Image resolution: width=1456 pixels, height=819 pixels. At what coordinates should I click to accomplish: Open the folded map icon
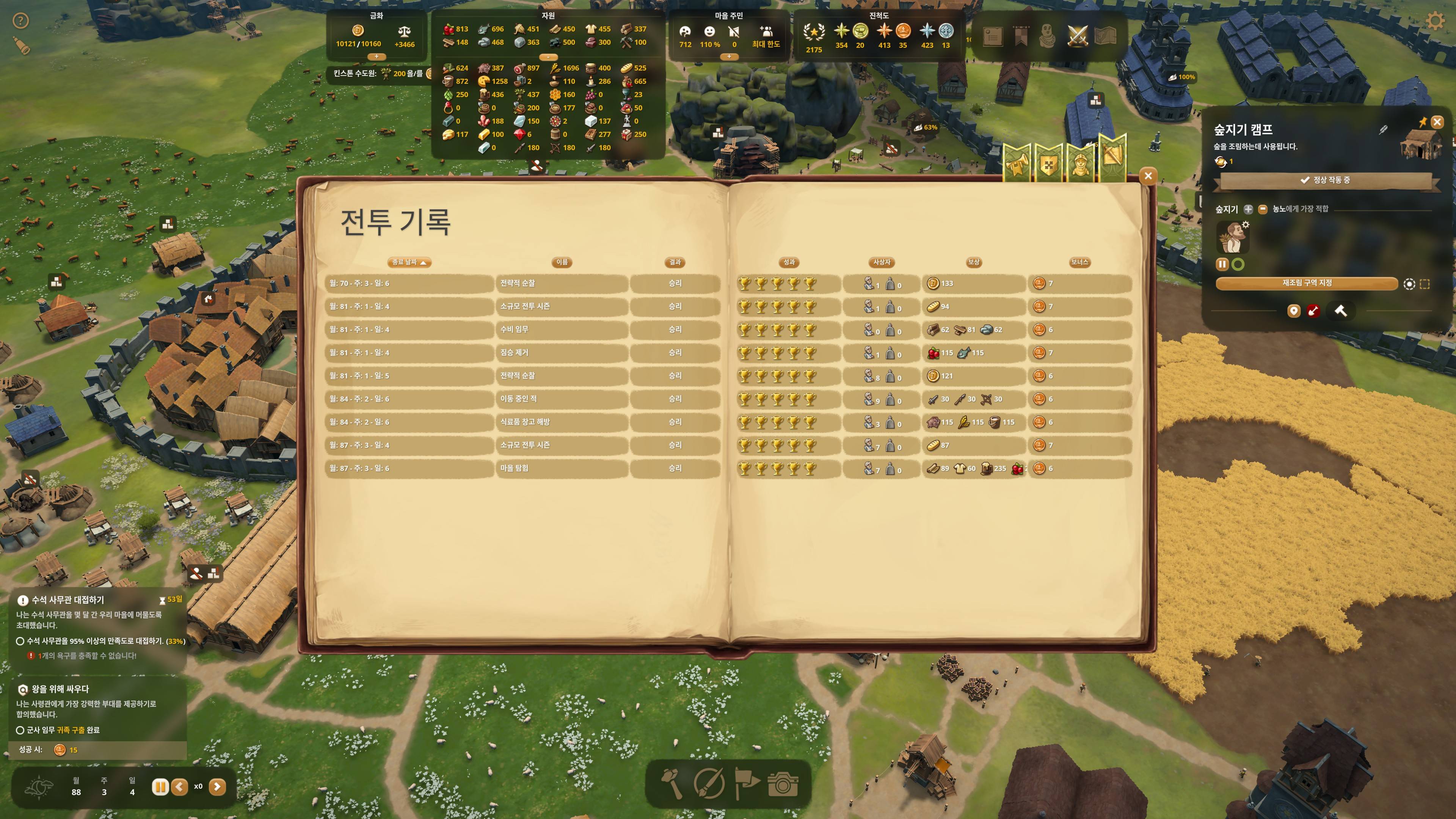tap(1106, 37)
